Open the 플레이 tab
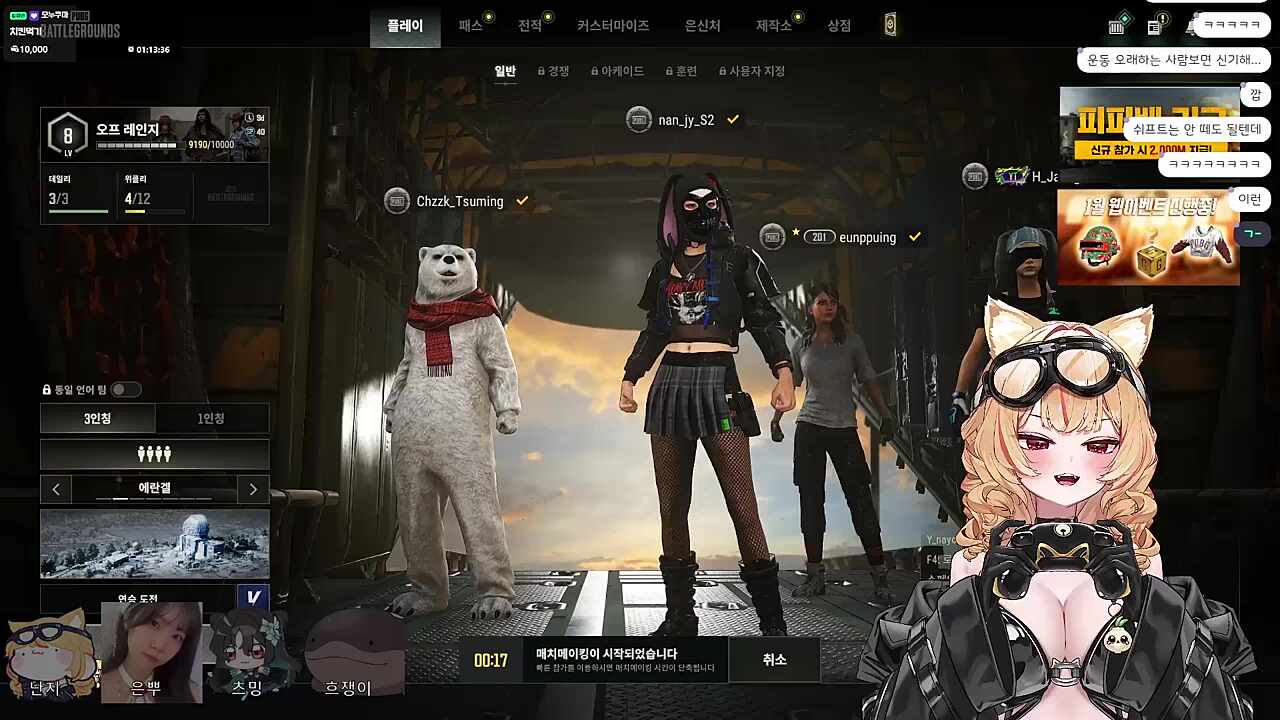Screen dimensions: 1280x720 pos(405,26)
